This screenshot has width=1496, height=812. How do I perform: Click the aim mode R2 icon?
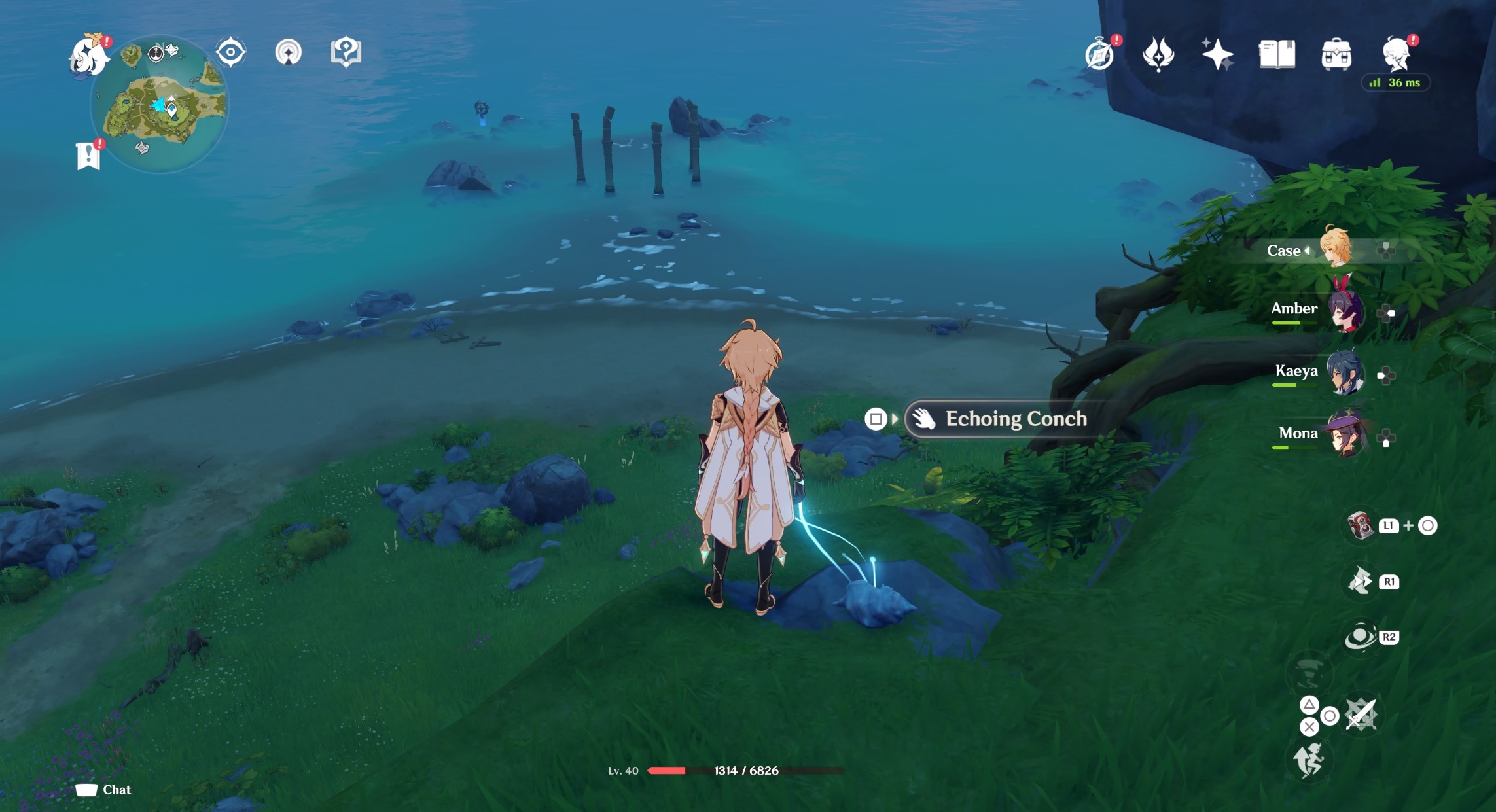pyautogui.click(x=1361, y=636)
